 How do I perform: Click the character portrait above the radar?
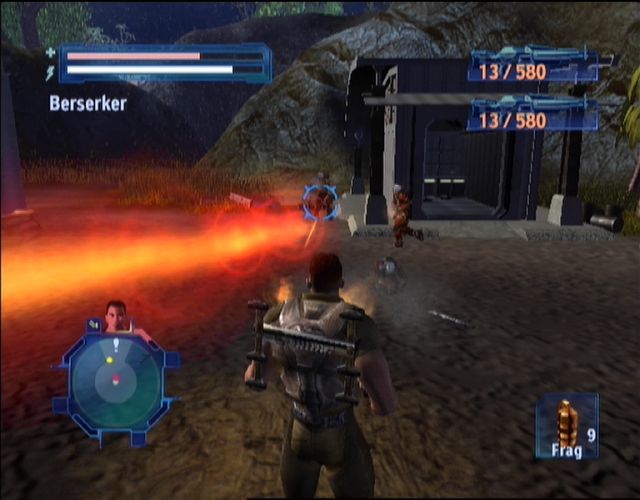point(118,317)
